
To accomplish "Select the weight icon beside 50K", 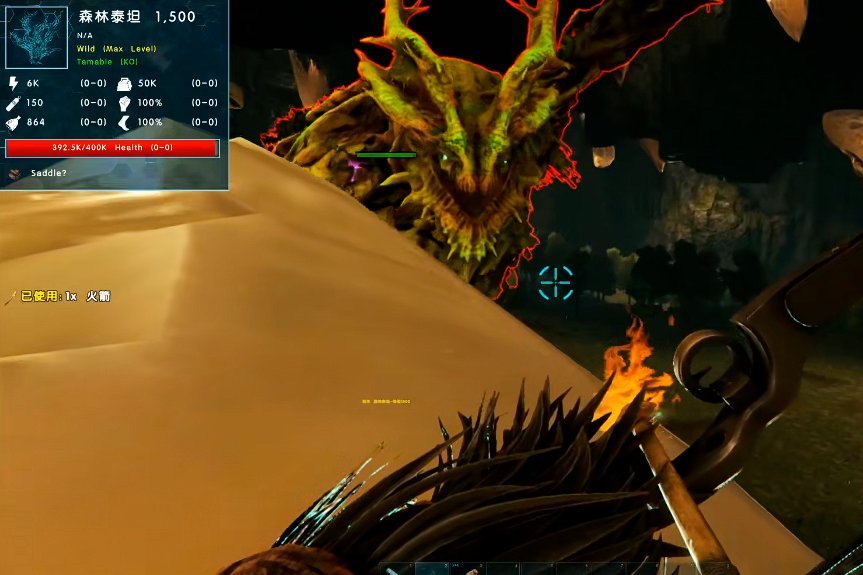I will click(124, 84).
